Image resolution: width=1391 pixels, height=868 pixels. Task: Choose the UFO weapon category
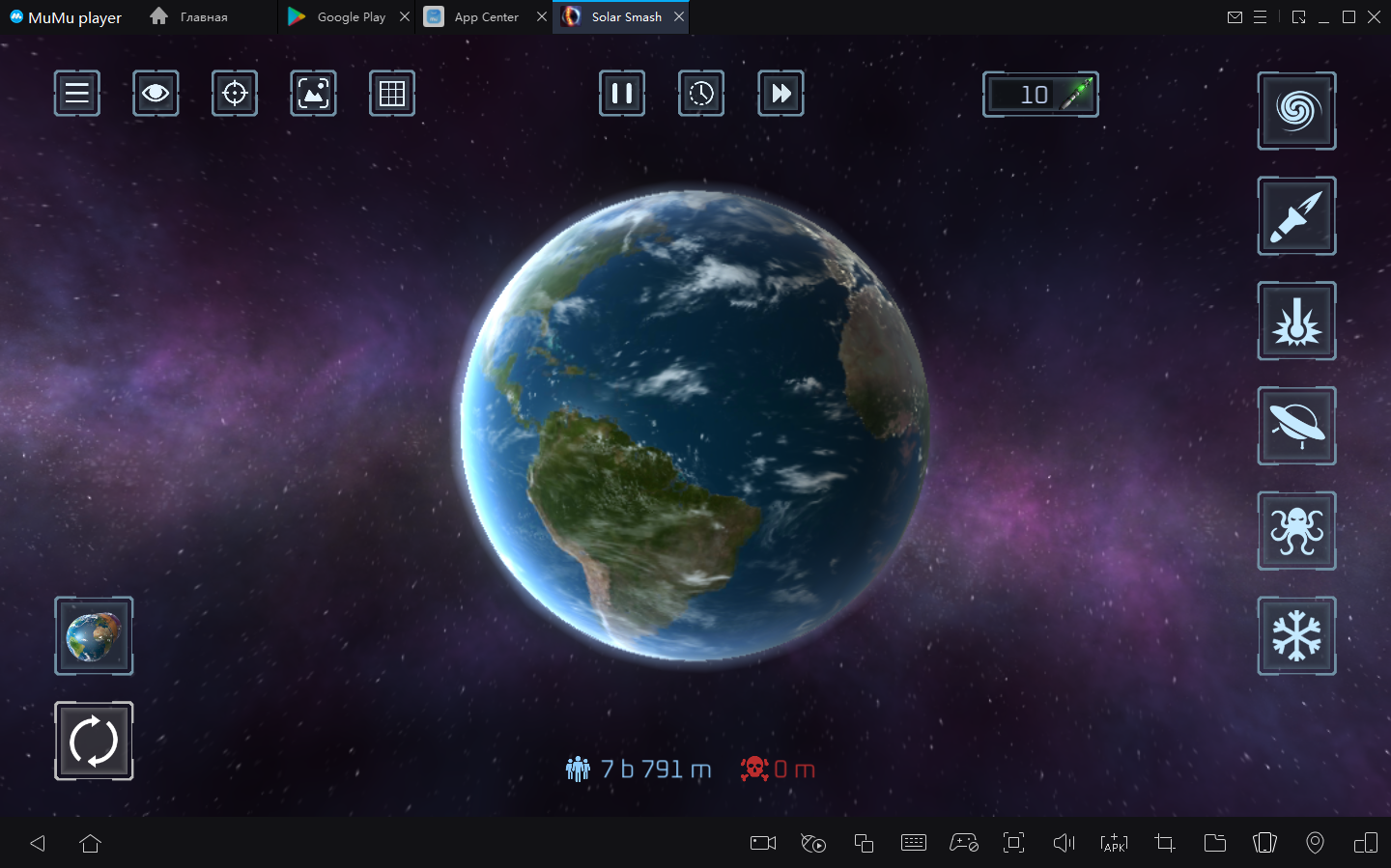point(1296,426)
